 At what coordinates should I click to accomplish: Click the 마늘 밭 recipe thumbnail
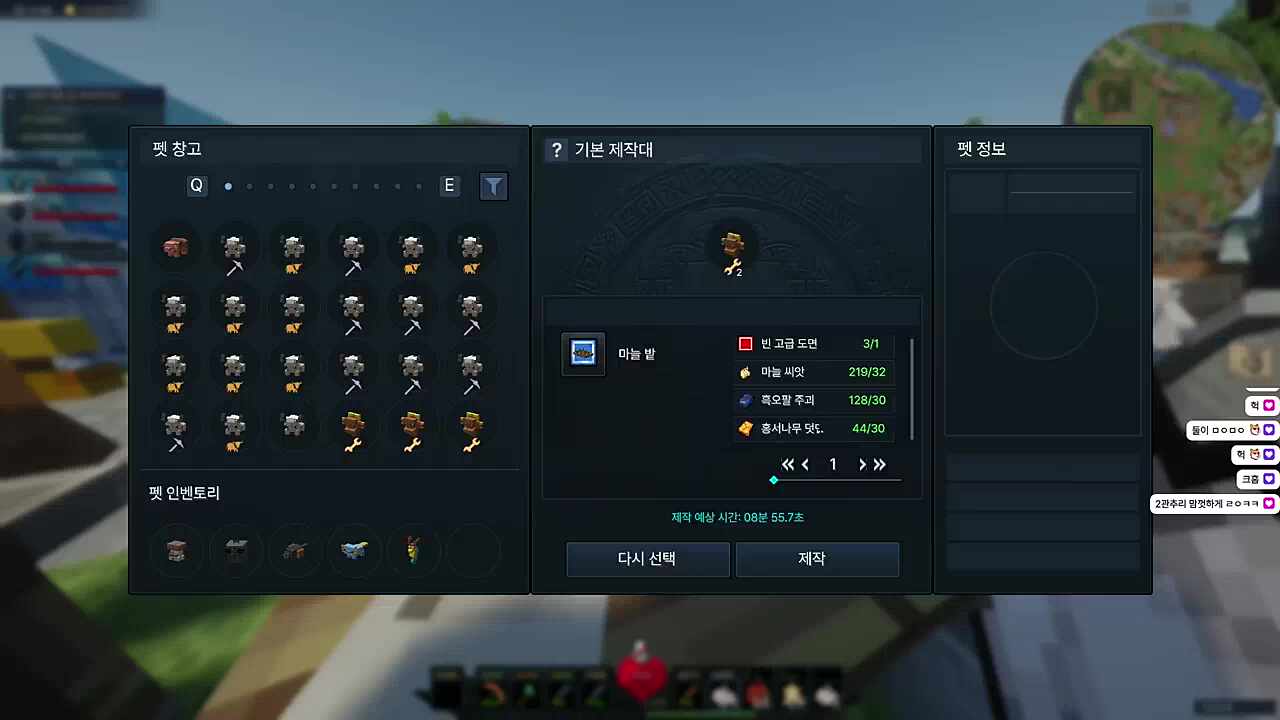click(x=583, y=353)
